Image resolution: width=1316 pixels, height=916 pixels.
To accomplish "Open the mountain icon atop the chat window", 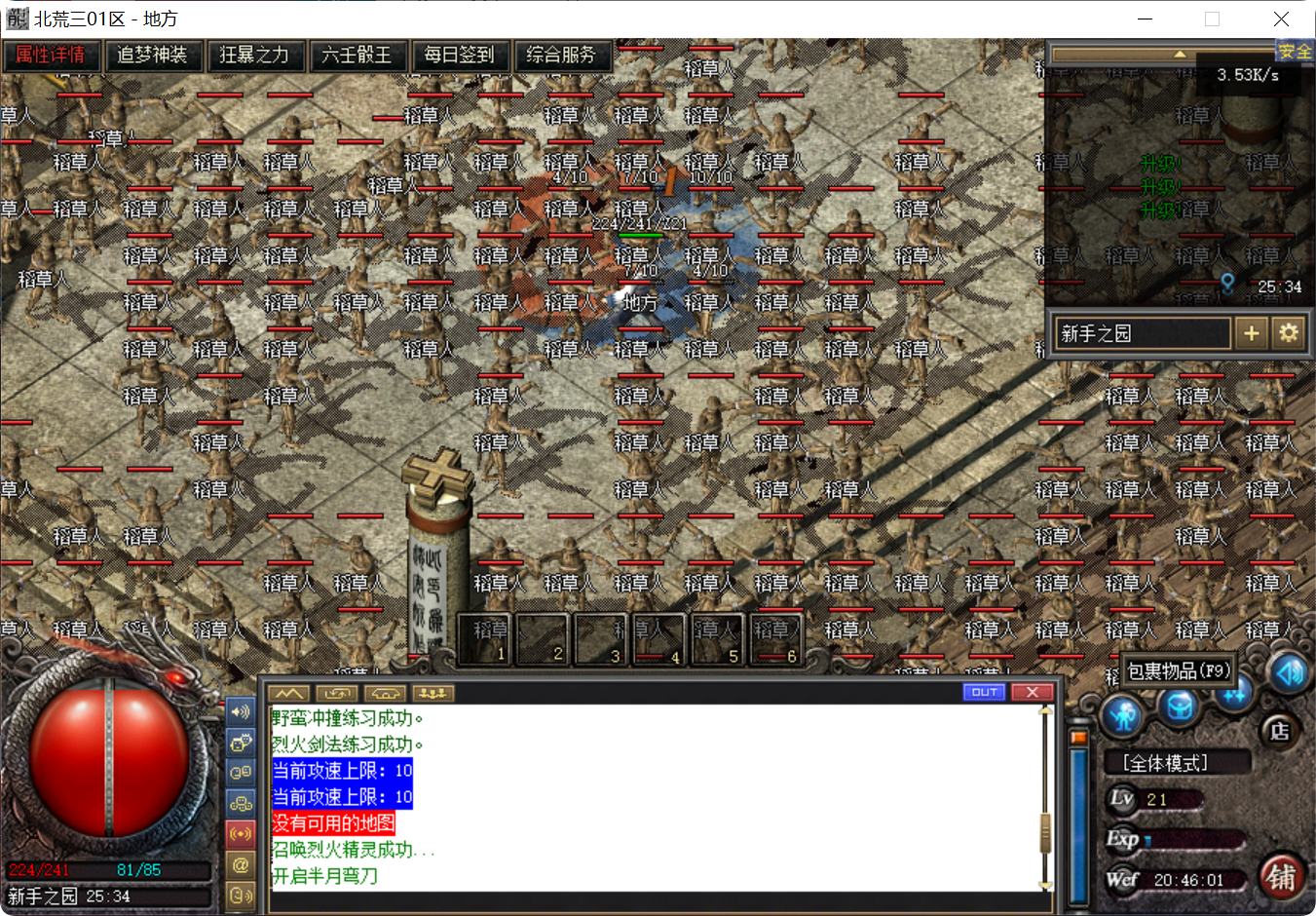I will tap(289, 694).
